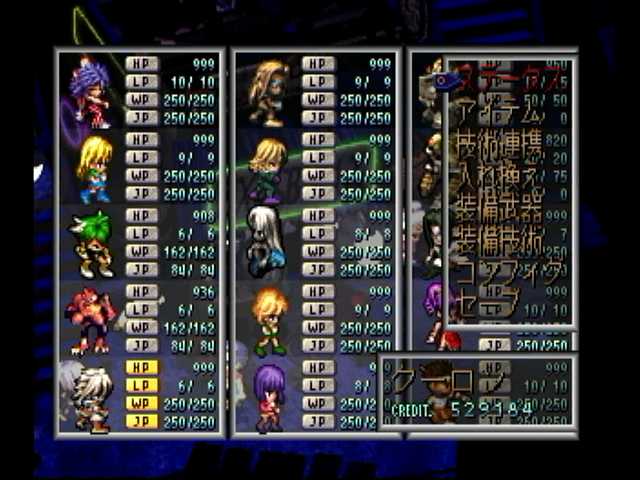
Task: Select the purple-haired character with 8 LP
Action: [268, 396]
